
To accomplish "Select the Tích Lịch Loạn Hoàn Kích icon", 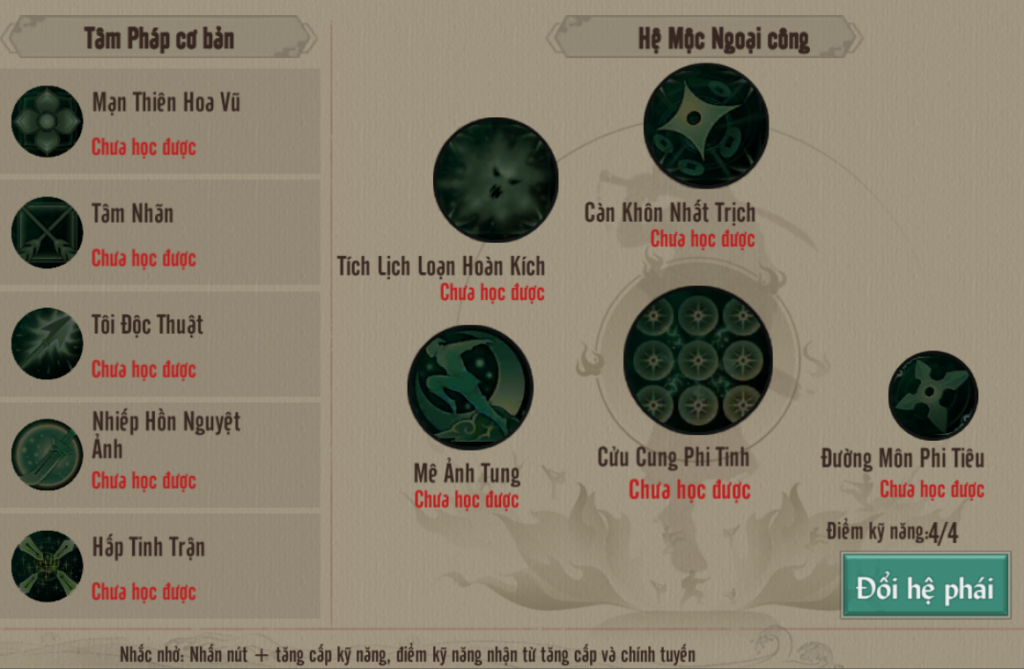I will tap(495, 180).
